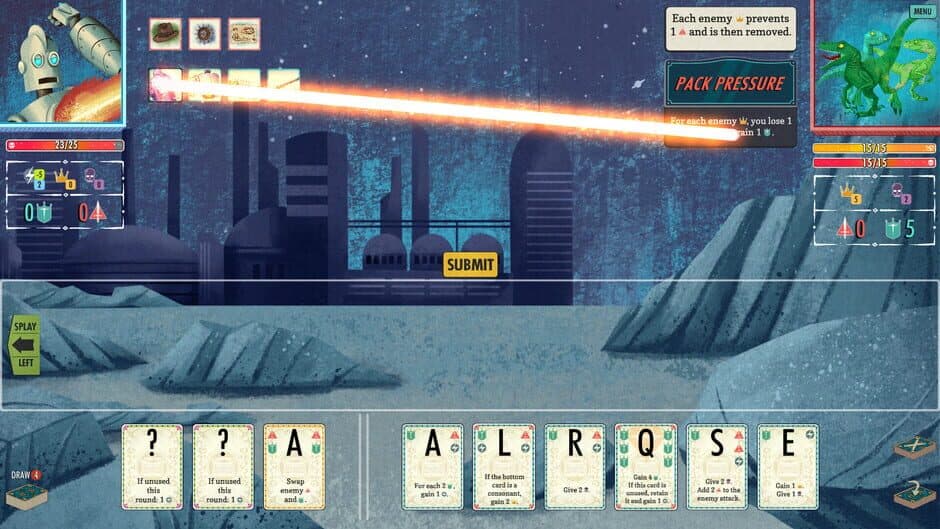940x529 pixels.
Task: Select the E letter card
Action: point(788,466)
